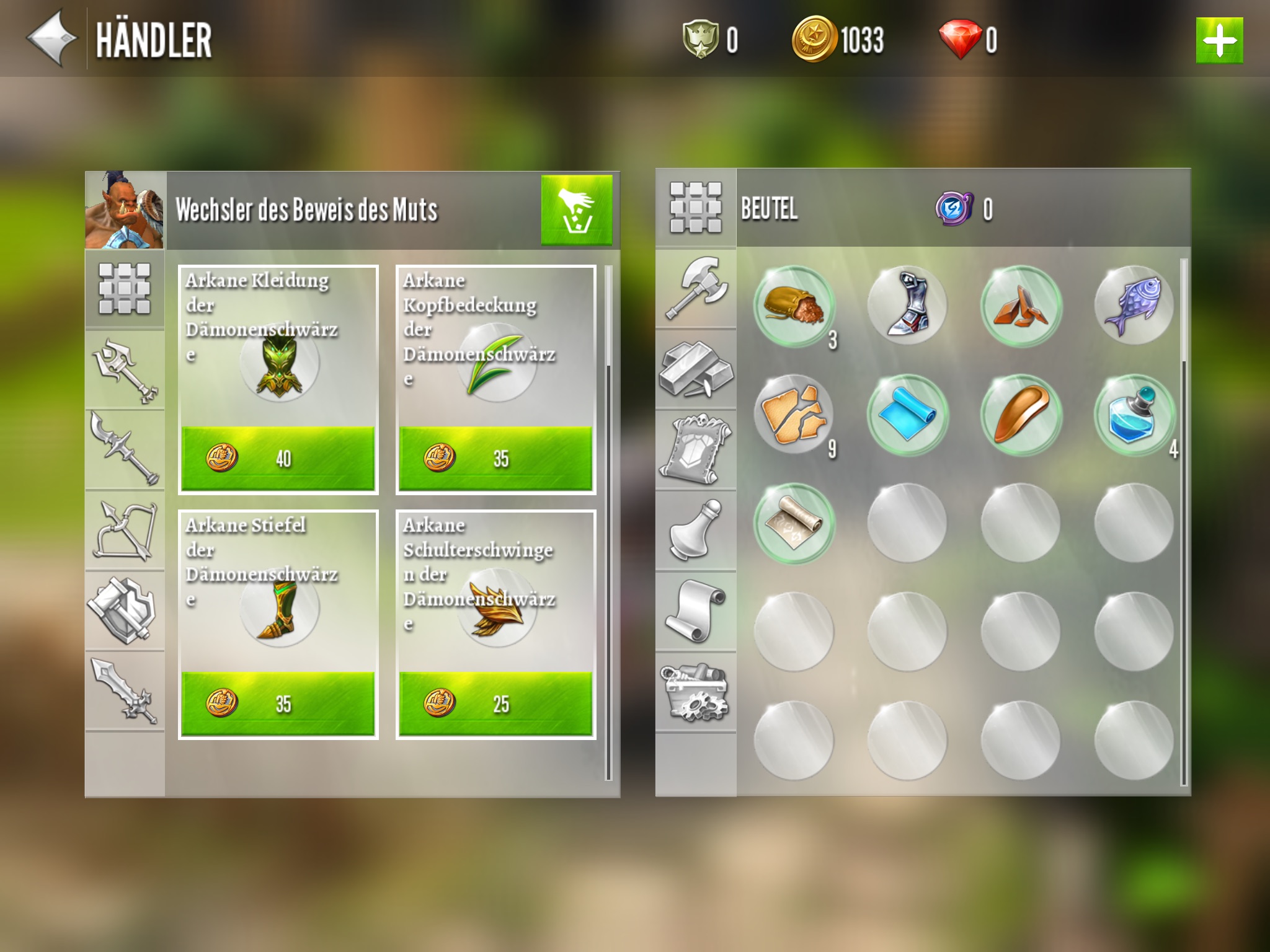The width and height of the screenshot is (1270, 952).
Task: Pick the silver armored boot item
Action: (907, 306)
